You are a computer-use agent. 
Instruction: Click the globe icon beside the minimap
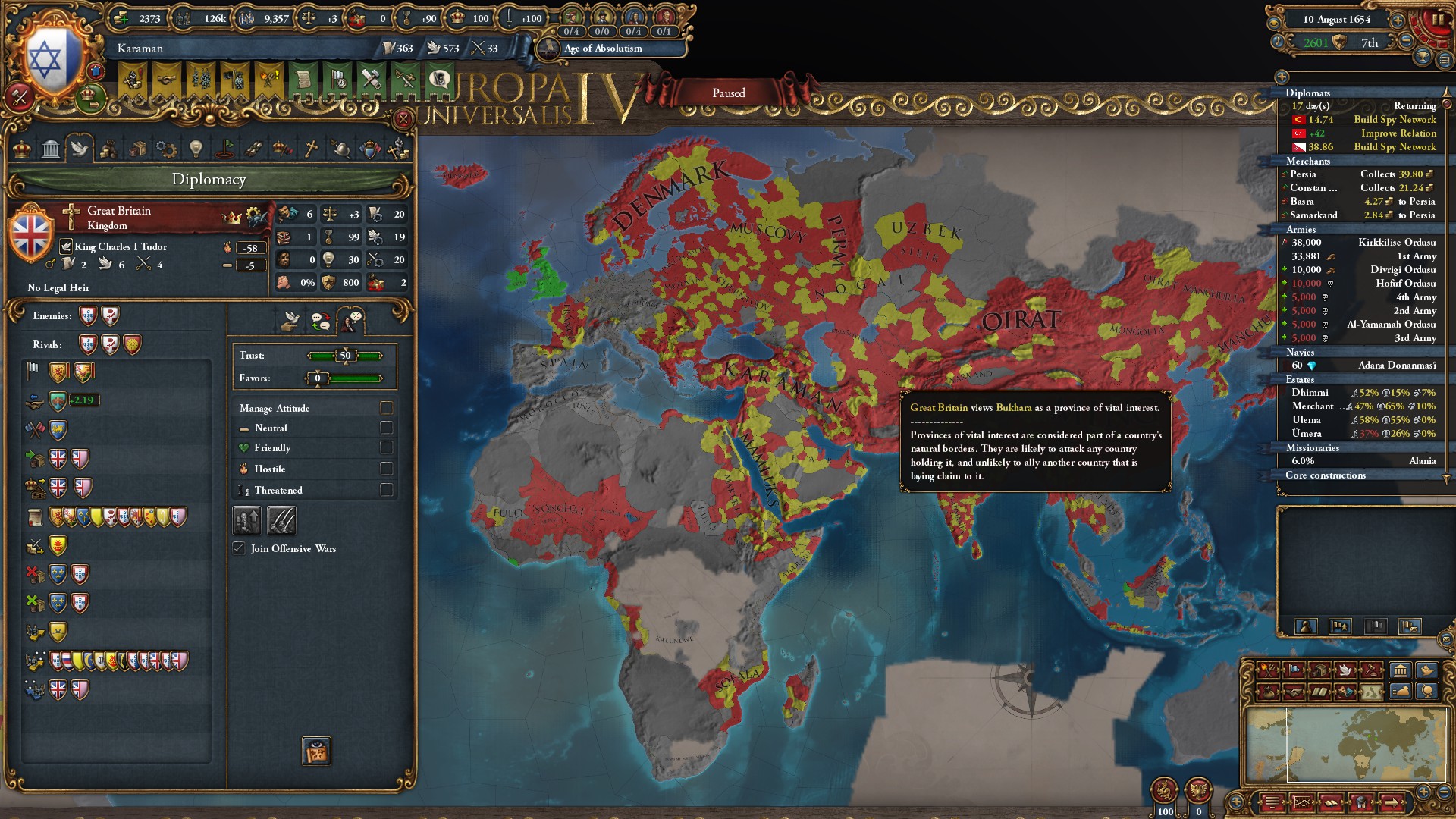(1426, 692)
